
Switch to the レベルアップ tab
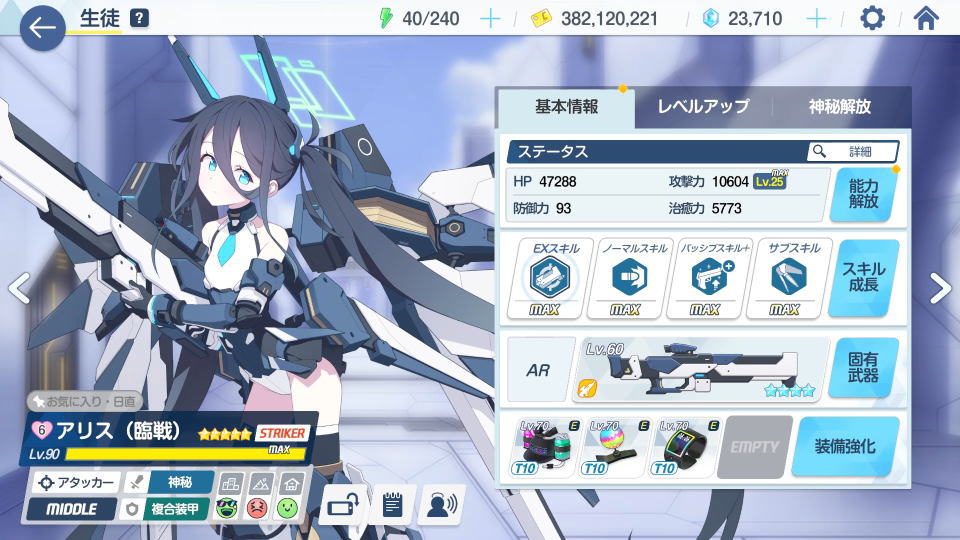tap(703, 107)
